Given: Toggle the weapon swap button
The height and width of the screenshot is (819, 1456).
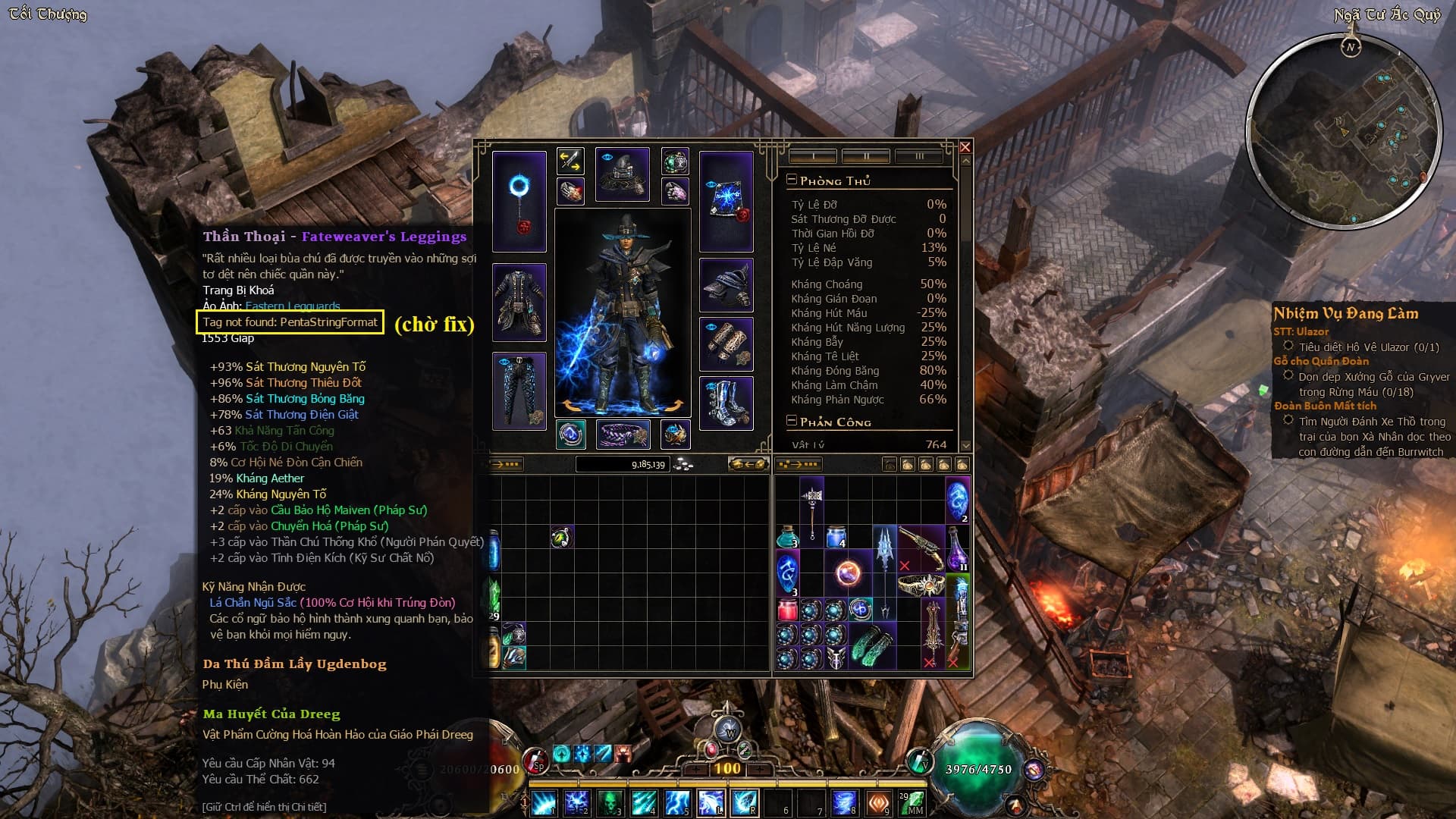Looking at the screenshot, I should pyautogui.click(x=570, y=160).
